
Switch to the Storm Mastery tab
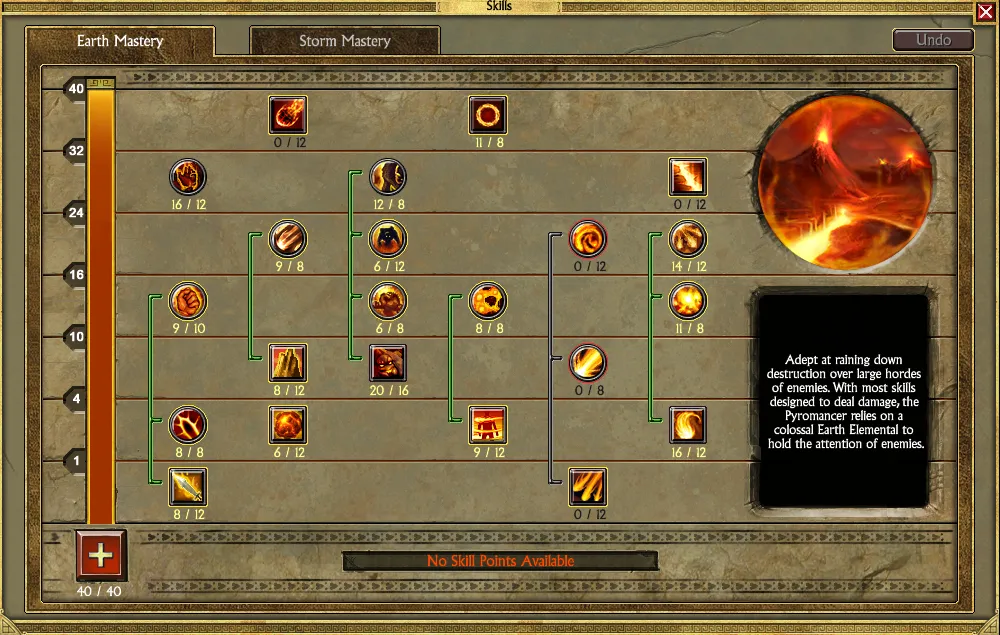pyautogui.click(x=344, y=41)
